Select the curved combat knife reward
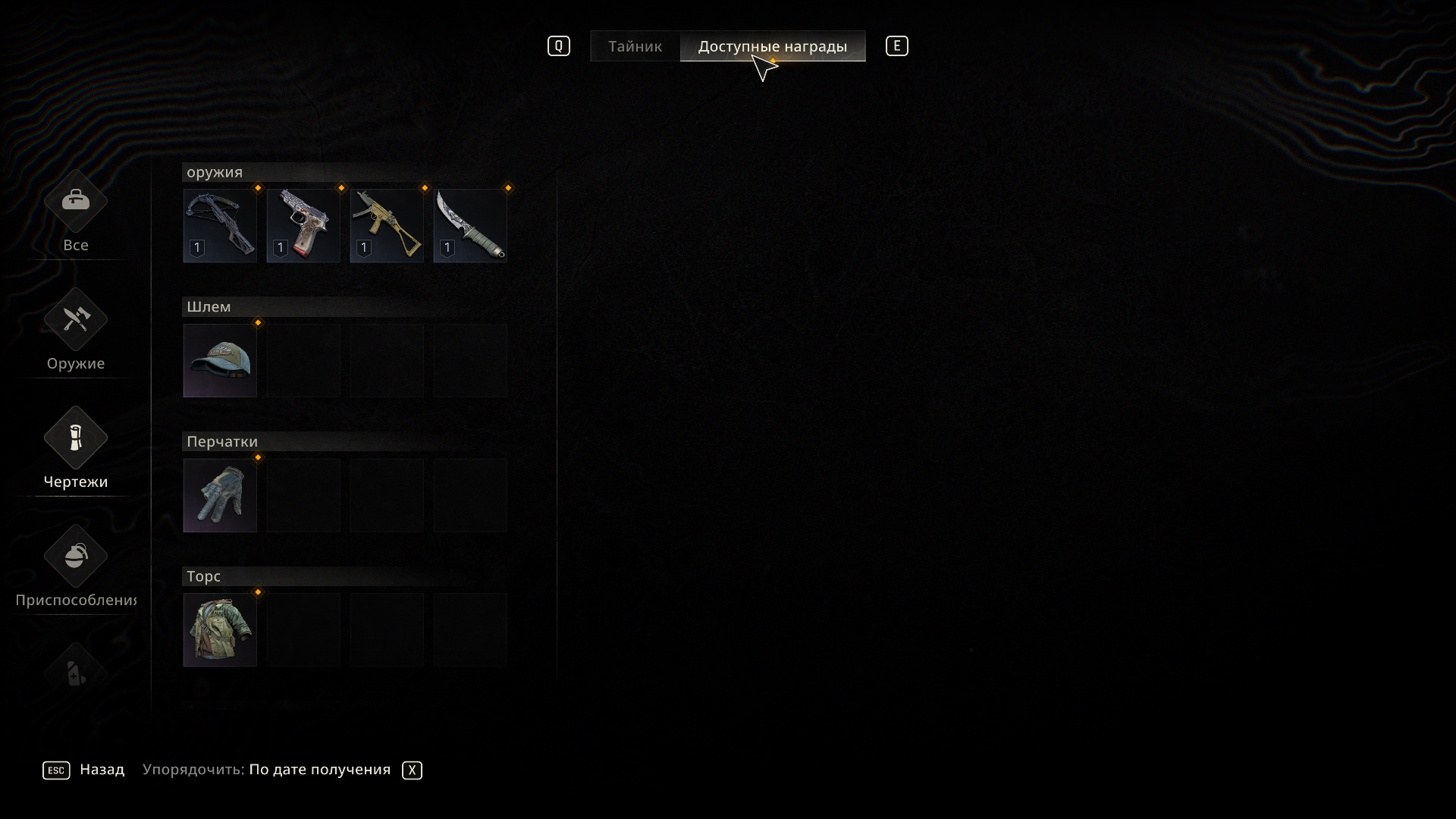 pos(470,225)
